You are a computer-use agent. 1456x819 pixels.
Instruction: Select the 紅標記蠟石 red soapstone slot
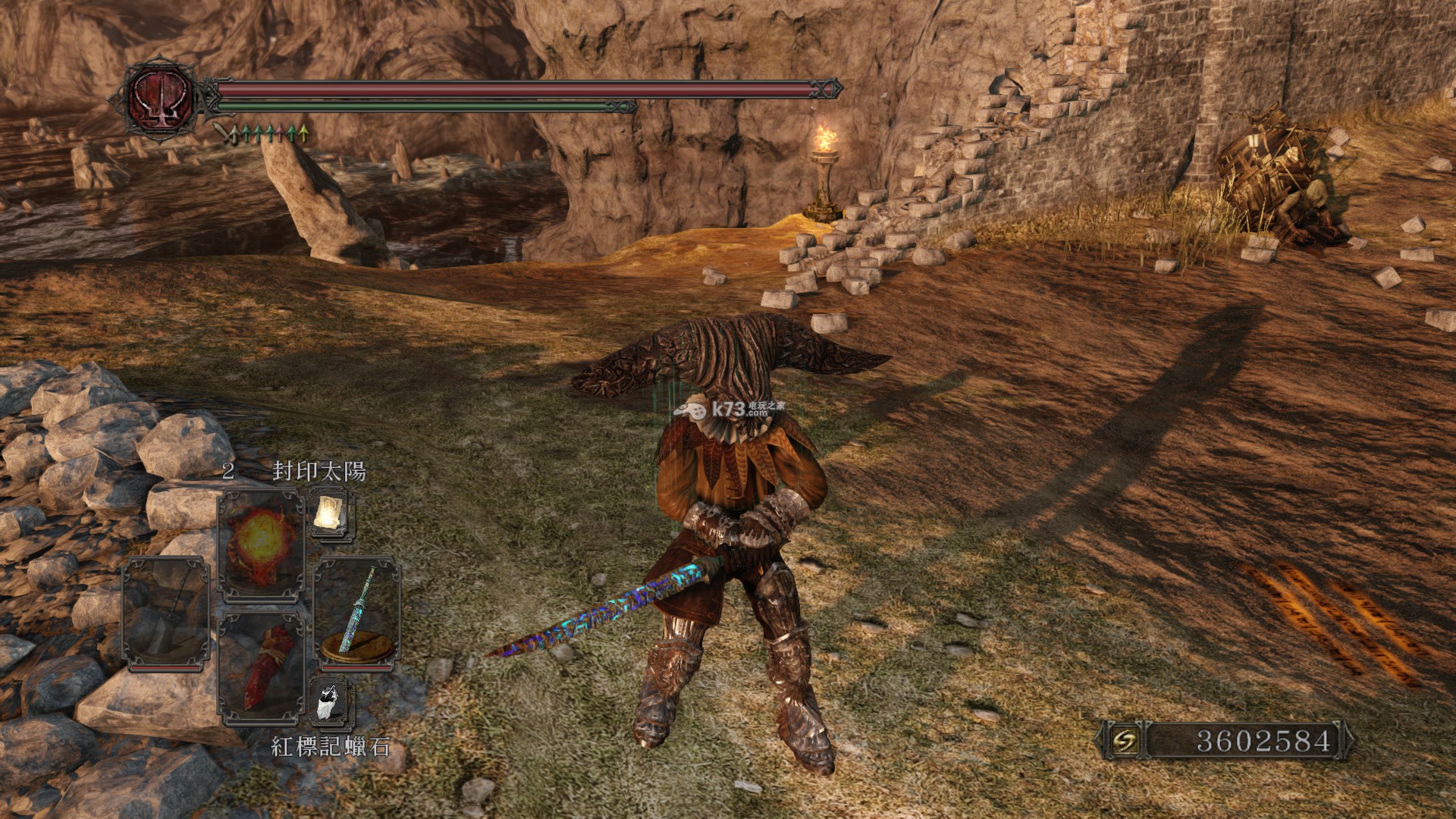click(262, 666)
